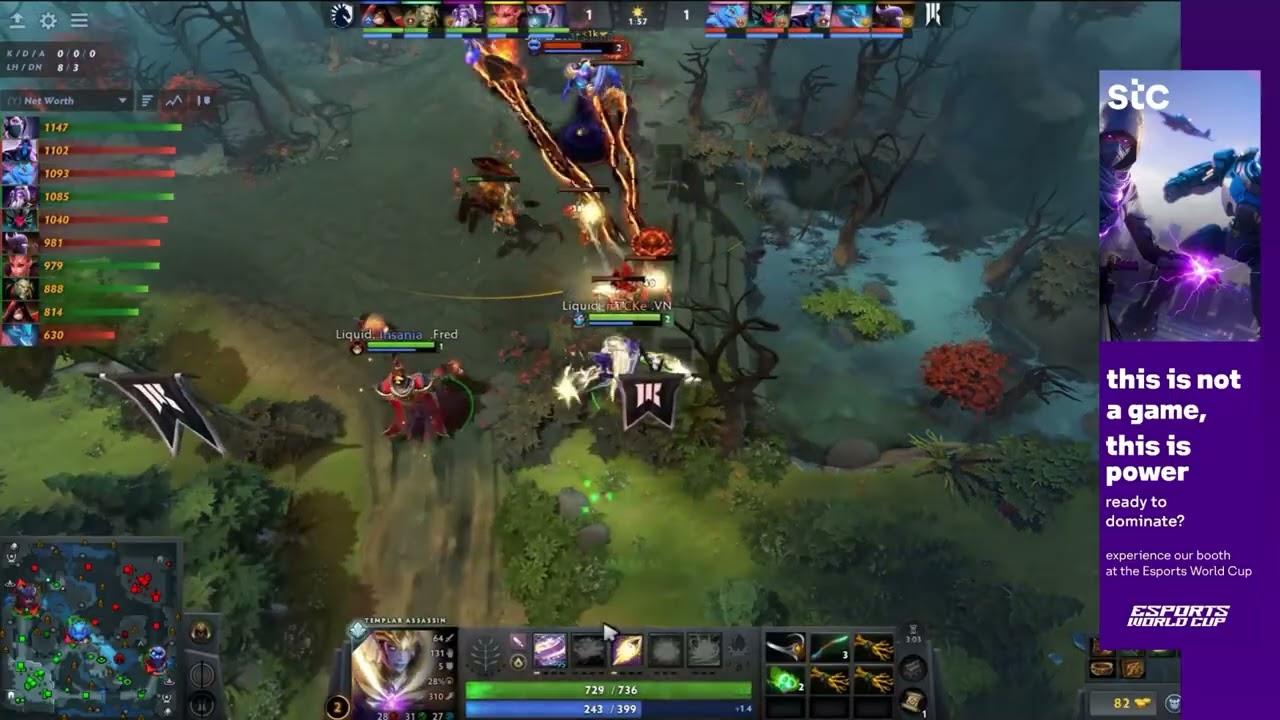The image size is (1280, 720).
Task: Open the talent tree branch icon
Action: pos(483,654)
